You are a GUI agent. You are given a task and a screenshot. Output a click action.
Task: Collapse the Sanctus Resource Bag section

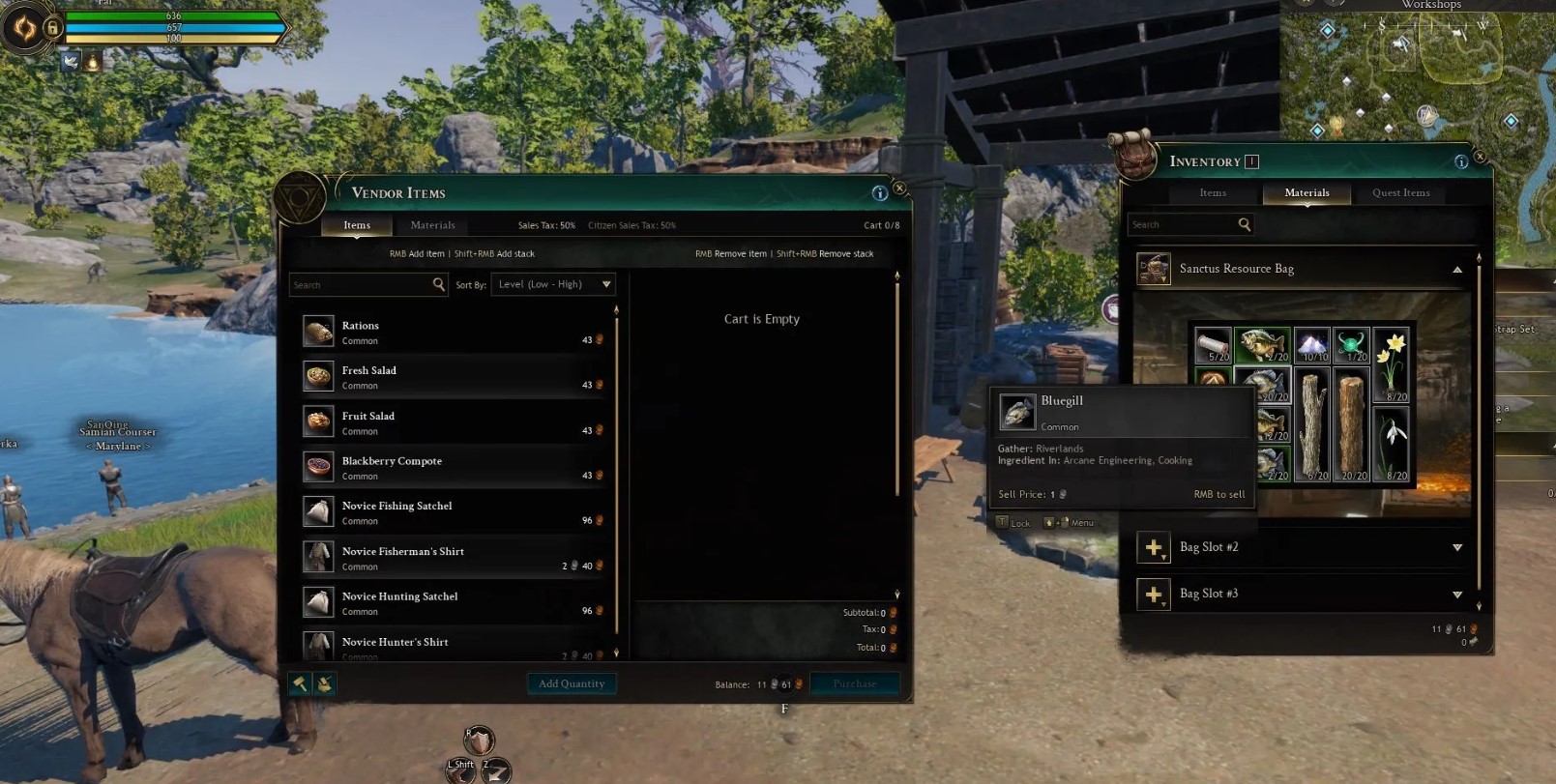click(x=1456, y=270)
